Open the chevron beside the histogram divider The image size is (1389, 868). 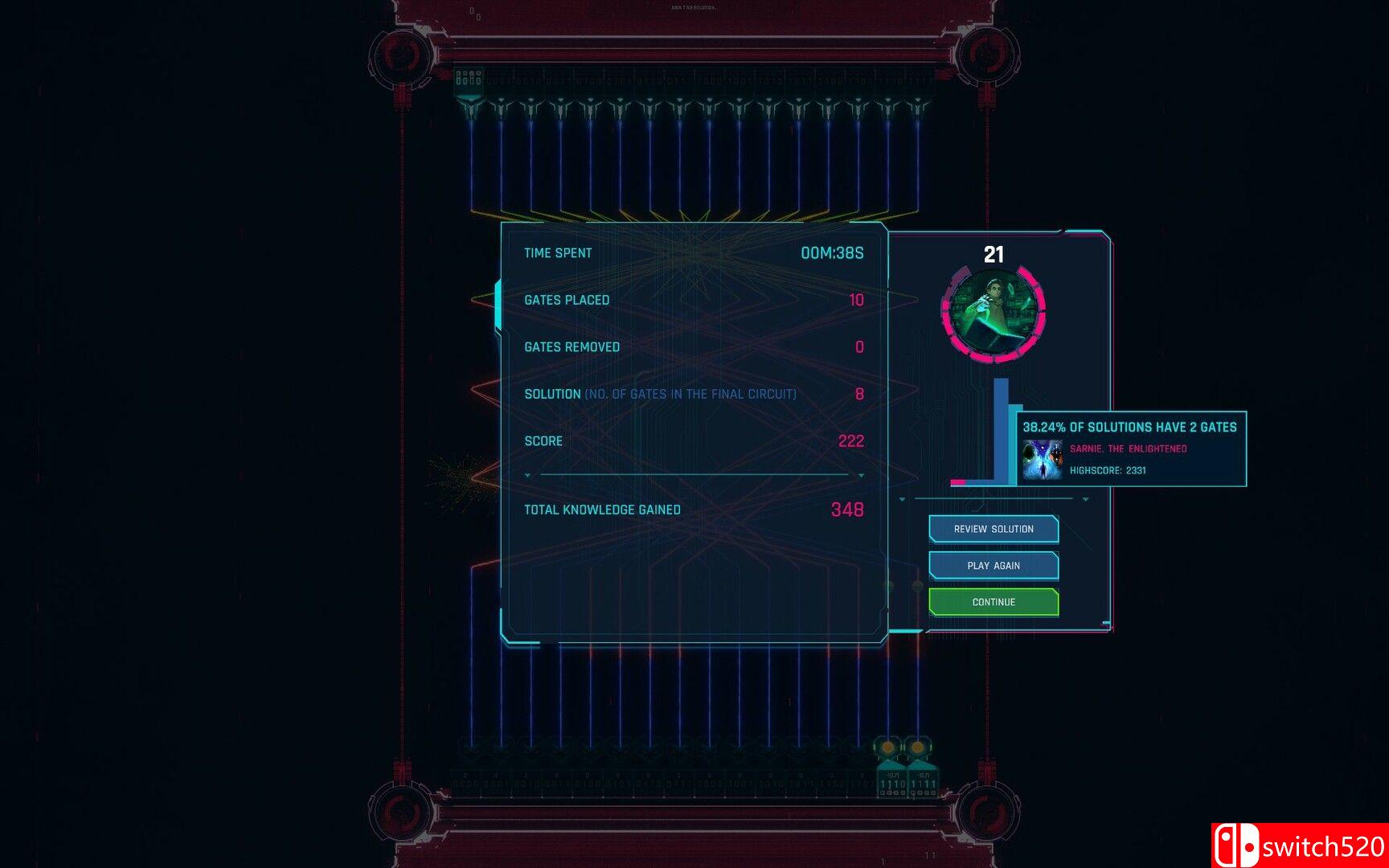1085,499
